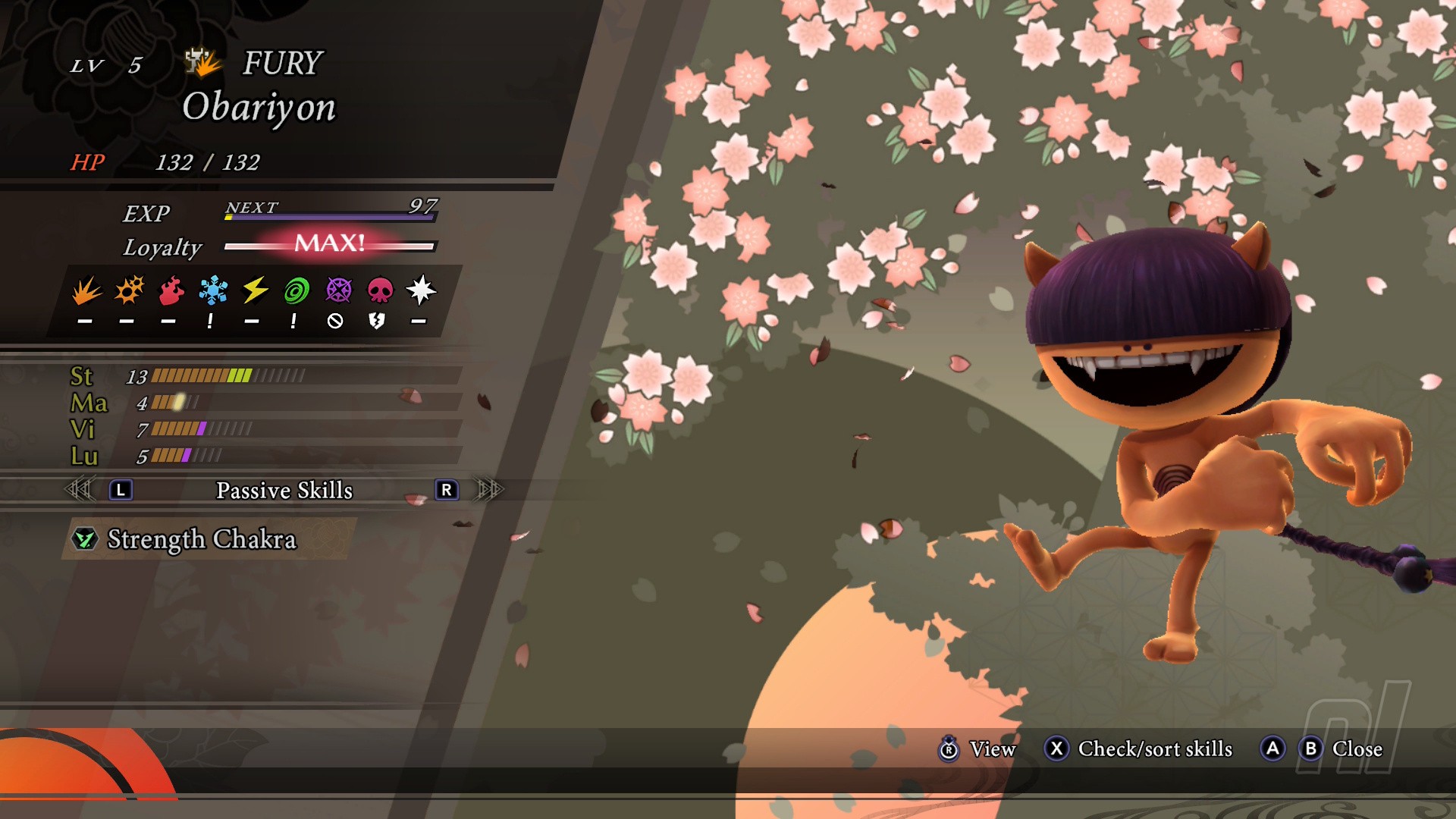The image size is (1456, 819).
Task: Inspect the orange gun burst affinity icon
Action: [129, 290]
